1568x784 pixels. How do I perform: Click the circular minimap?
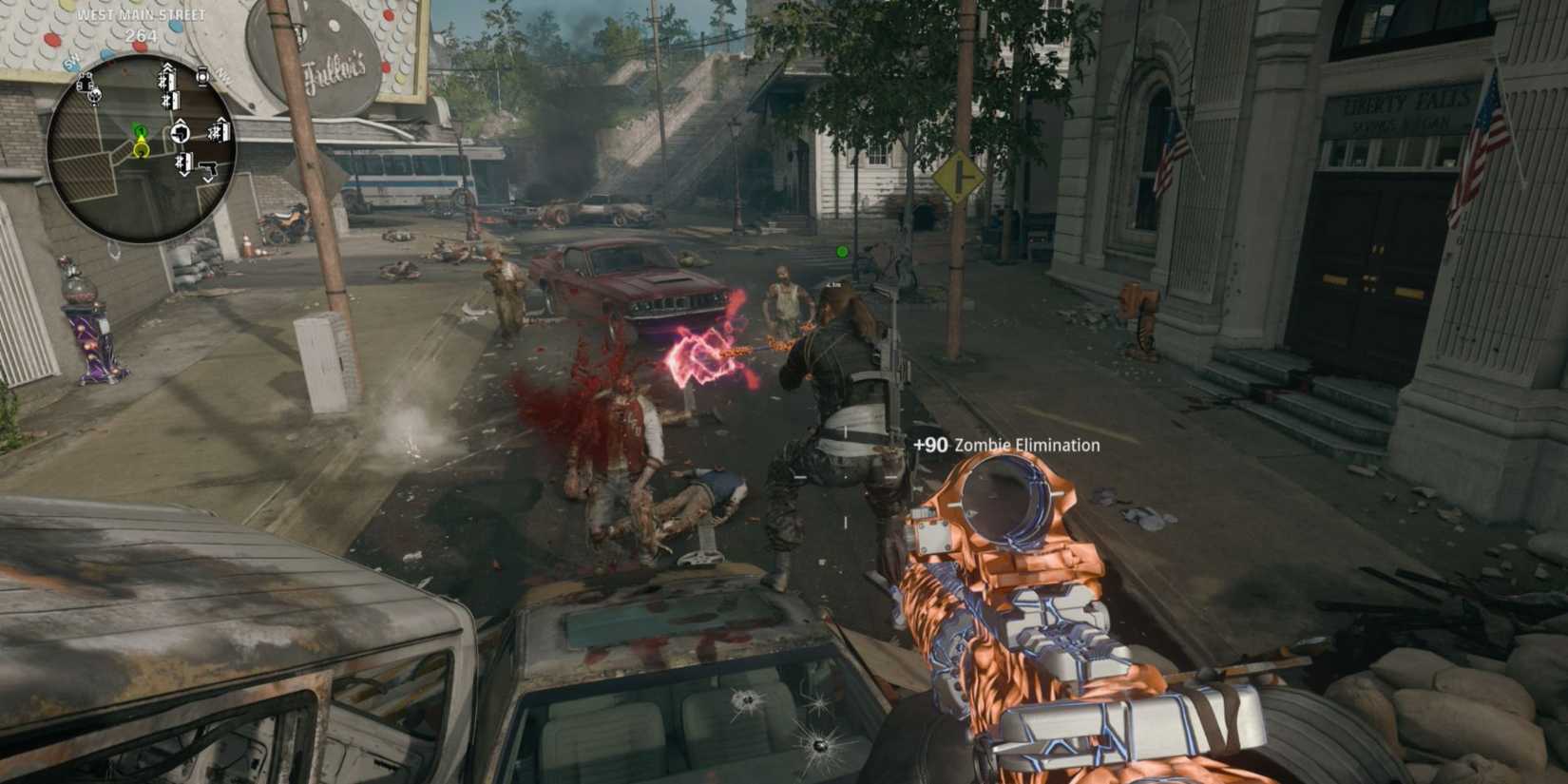tap(142, 147)
